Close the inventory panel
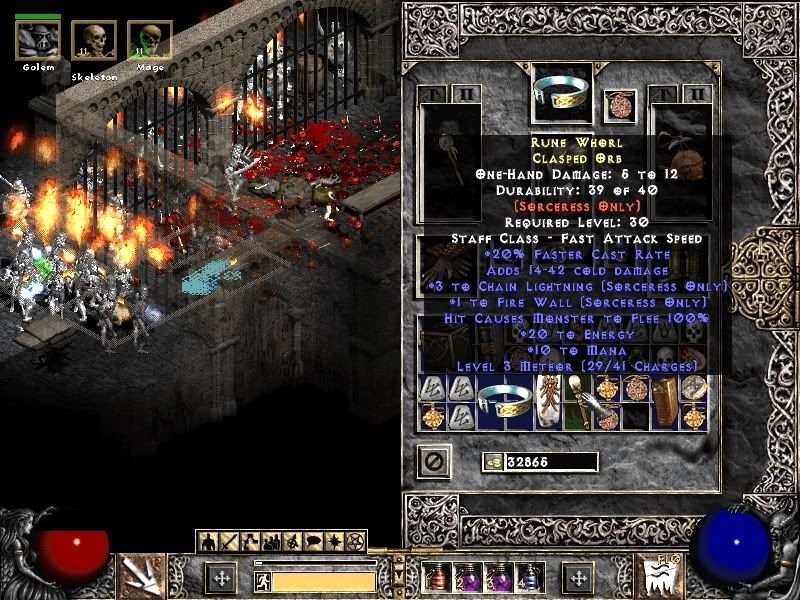This screenshot has height=600, width=800. (434, 461)
